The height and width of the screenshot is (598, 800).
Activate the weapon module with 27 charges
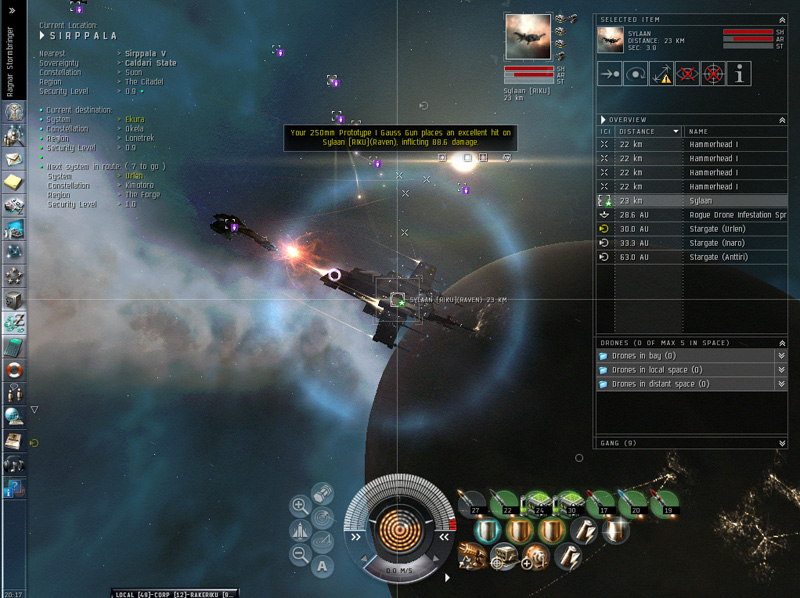coord(473,504)
